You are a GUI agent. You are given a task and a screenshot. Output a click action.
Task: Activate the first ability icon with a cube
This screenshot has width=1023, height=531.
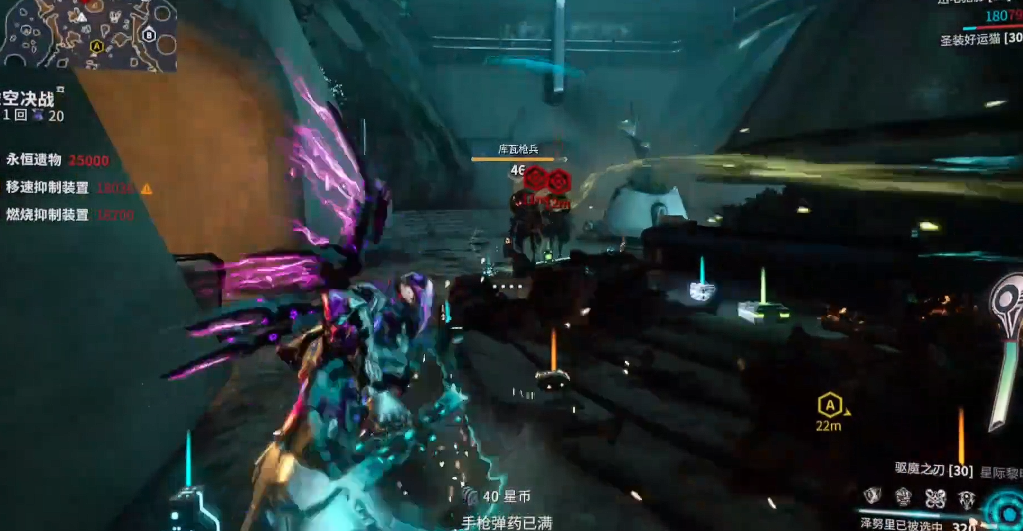pos(873,497)
